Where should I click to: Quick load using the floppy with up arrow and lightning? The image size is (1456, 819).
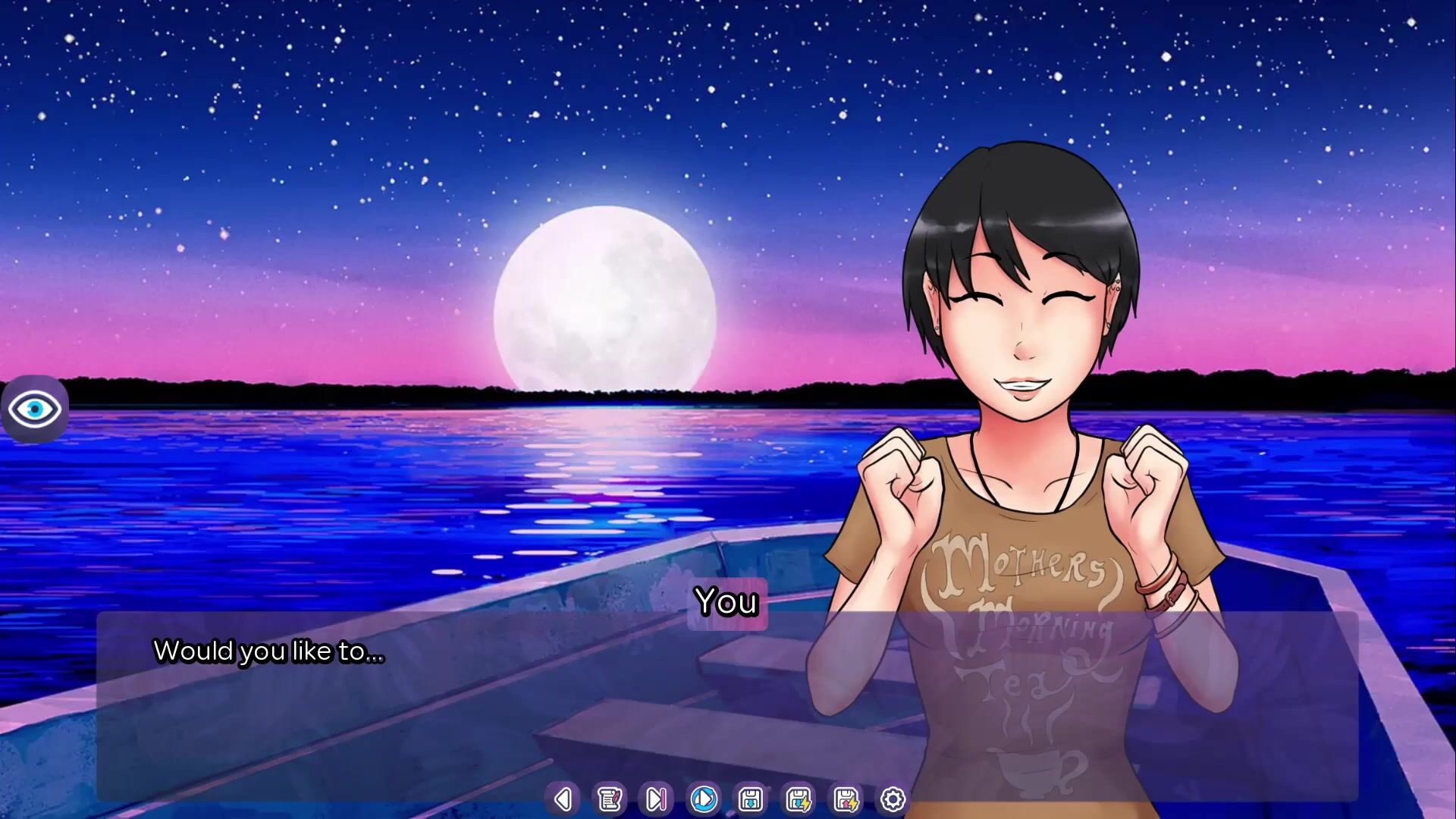[x=846, y=799]
